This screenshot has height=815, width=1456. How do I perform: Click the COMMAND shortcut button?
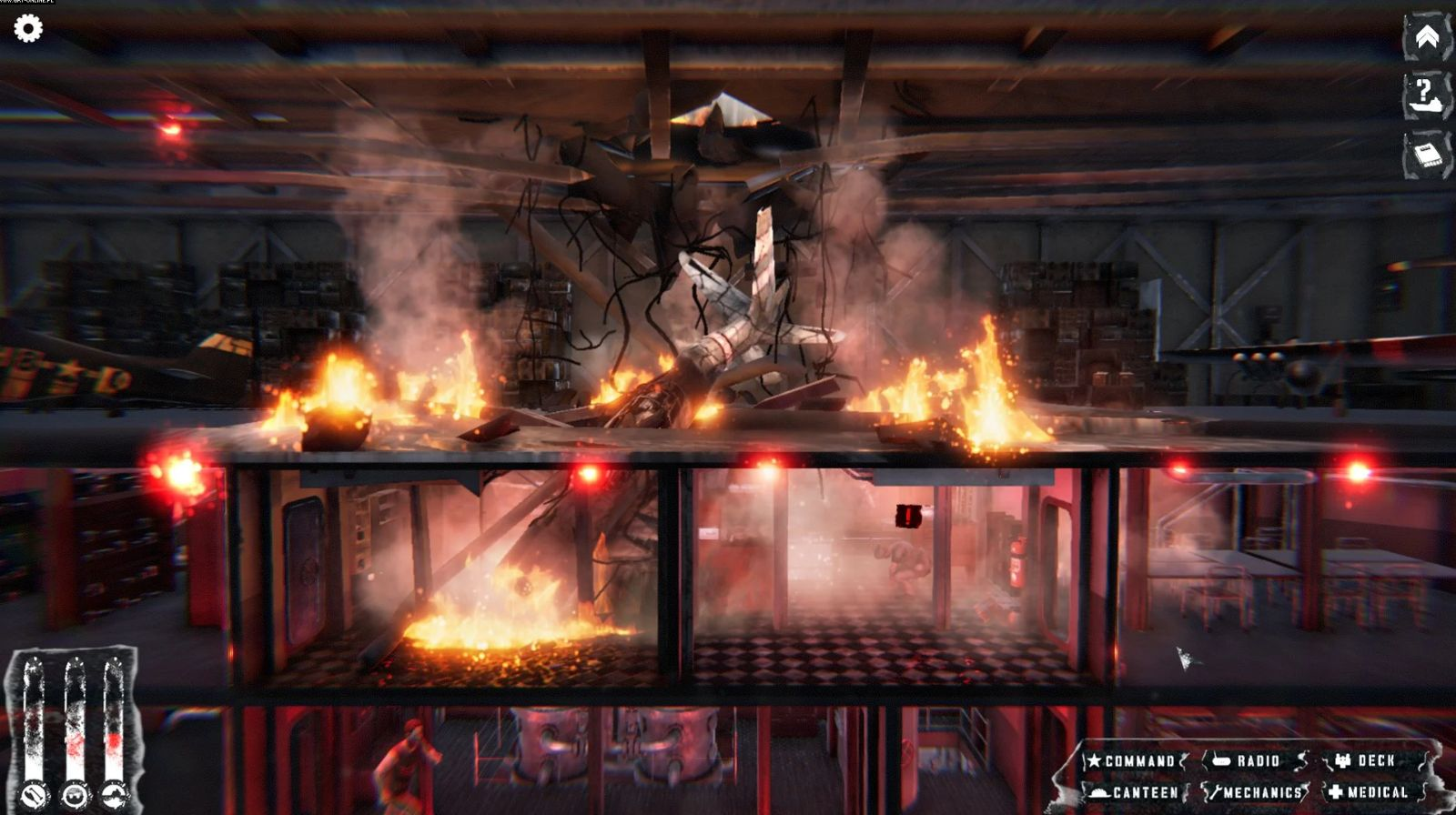click(1137, 760)
